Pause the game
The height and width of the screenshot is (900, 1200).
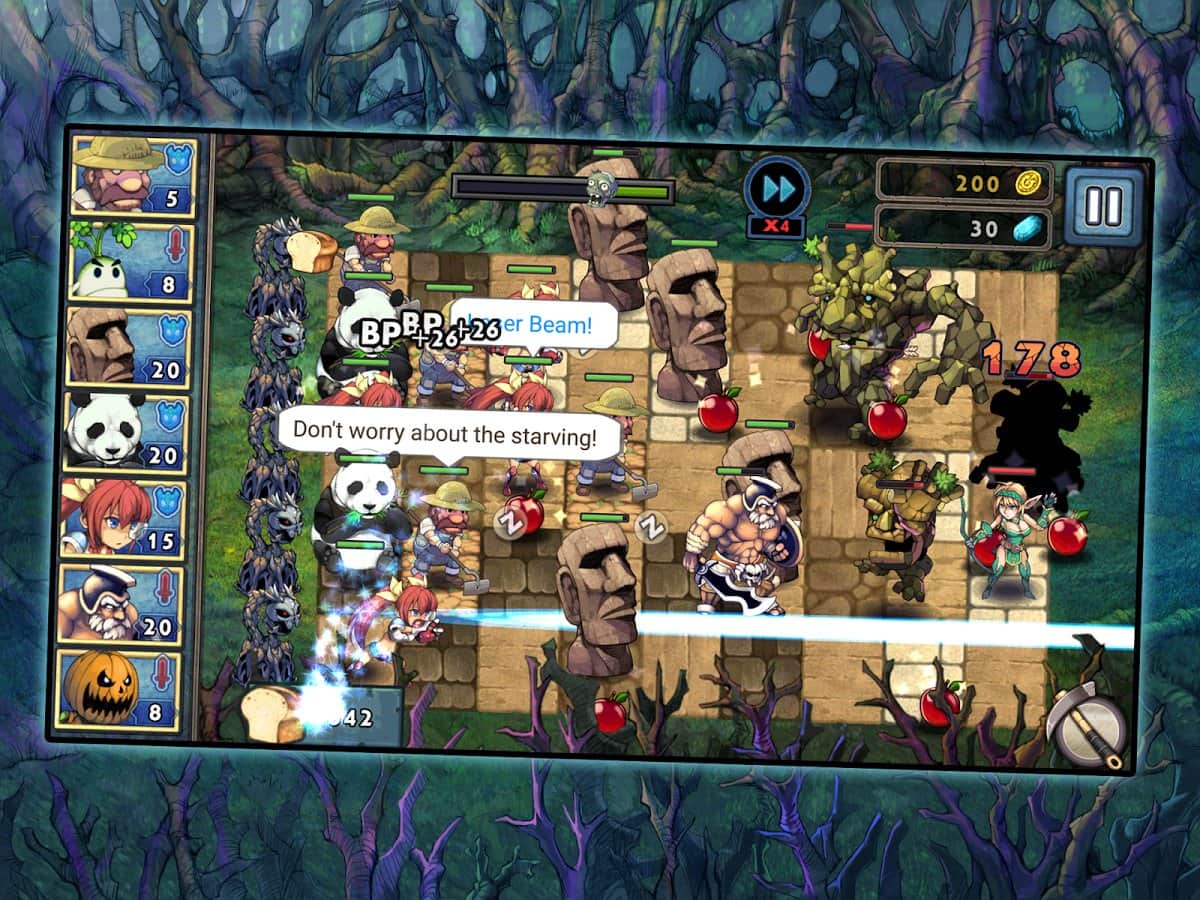1104,205
